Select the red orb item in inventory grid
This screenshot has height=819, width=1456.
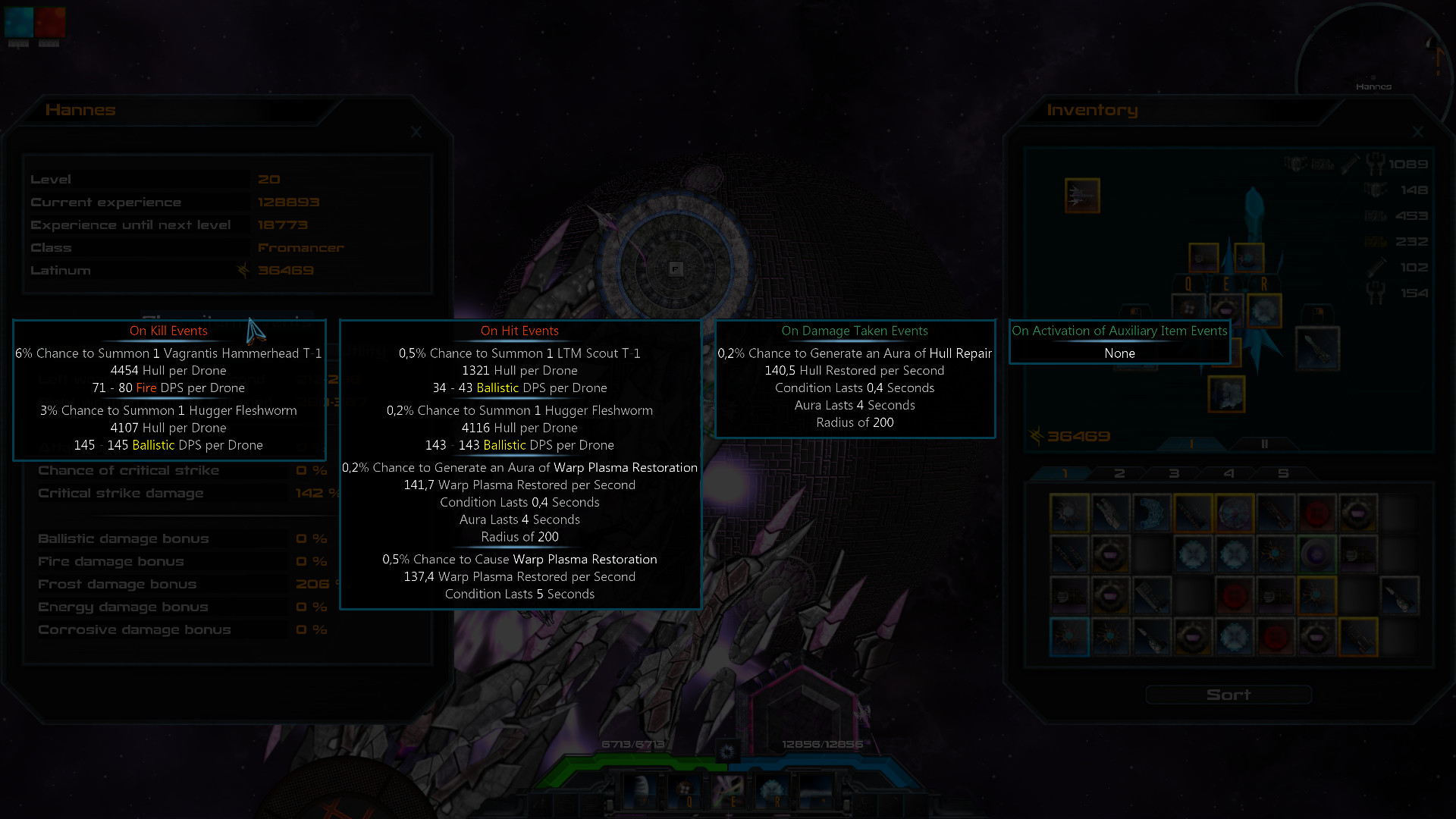click(x=1316, y=513)
